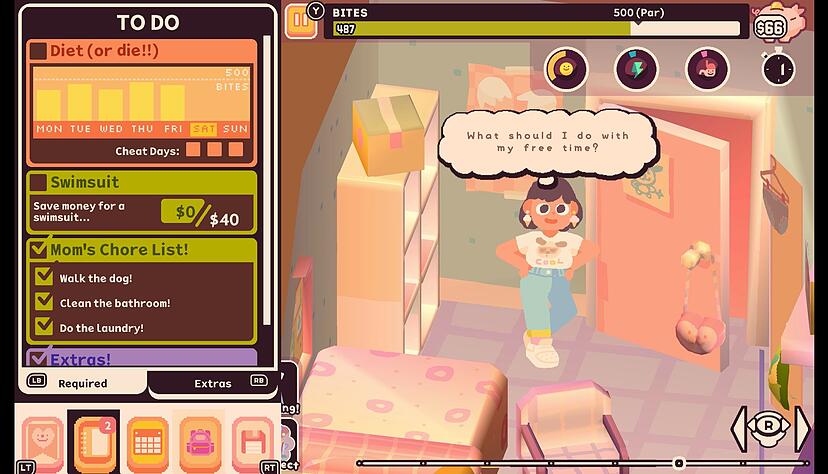Viewport: 828px width, 474px height.
Task: Select the Required tab
Action: tap(82, 383)
